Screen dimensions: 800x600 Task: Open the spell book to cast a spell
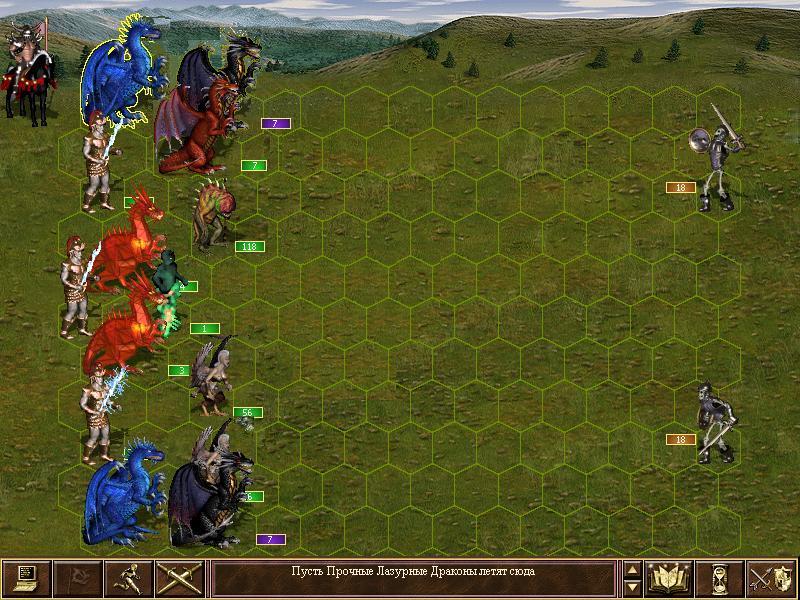pyautogui.click(x=669, y=578)
